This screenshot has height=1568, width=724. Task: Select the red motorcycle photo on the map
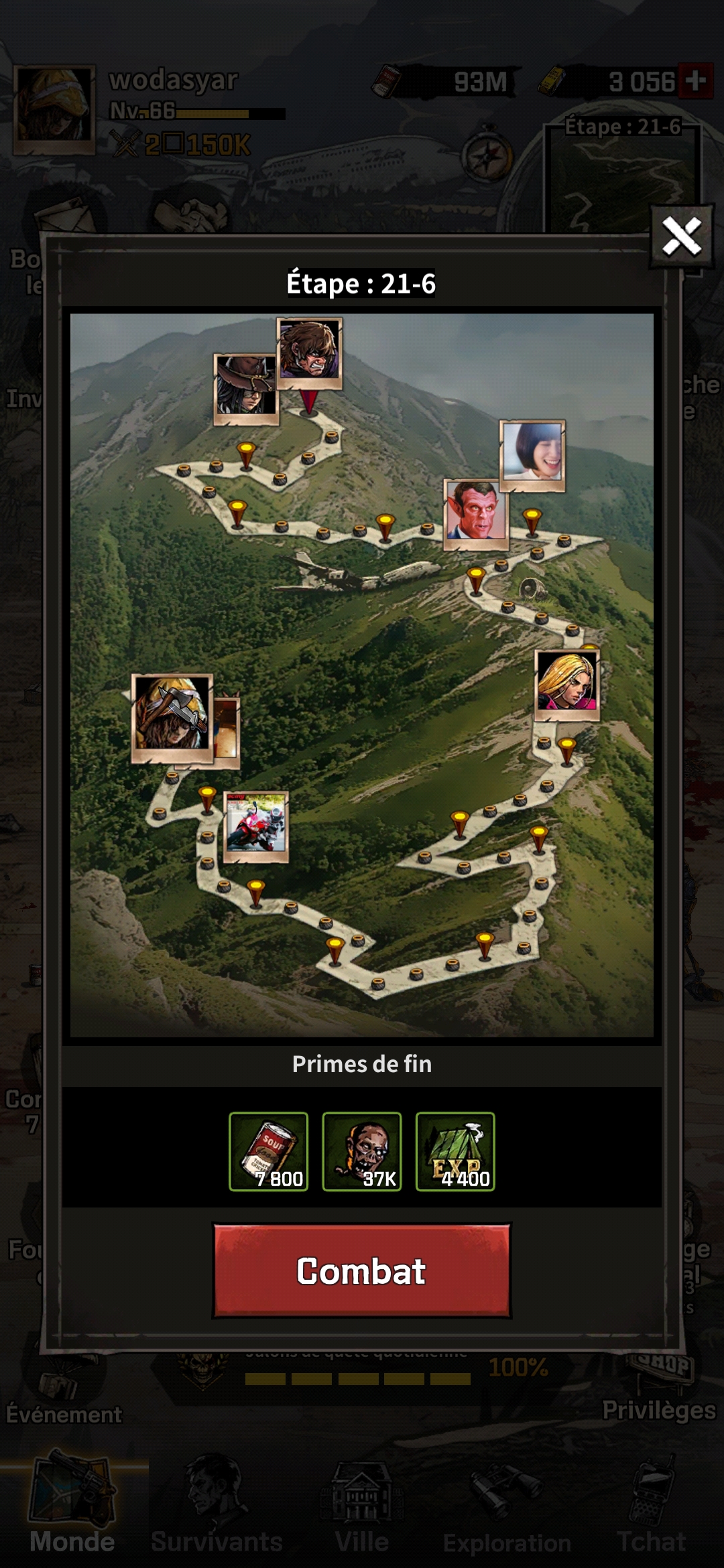(x=255, y=826)
